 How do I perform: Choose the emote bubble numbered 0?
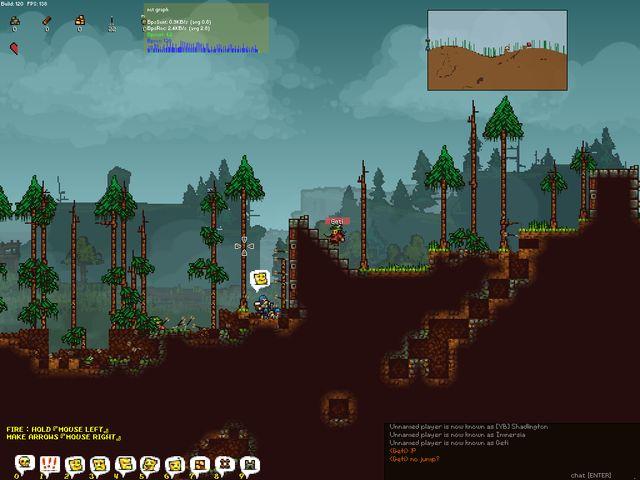point(25,464)
